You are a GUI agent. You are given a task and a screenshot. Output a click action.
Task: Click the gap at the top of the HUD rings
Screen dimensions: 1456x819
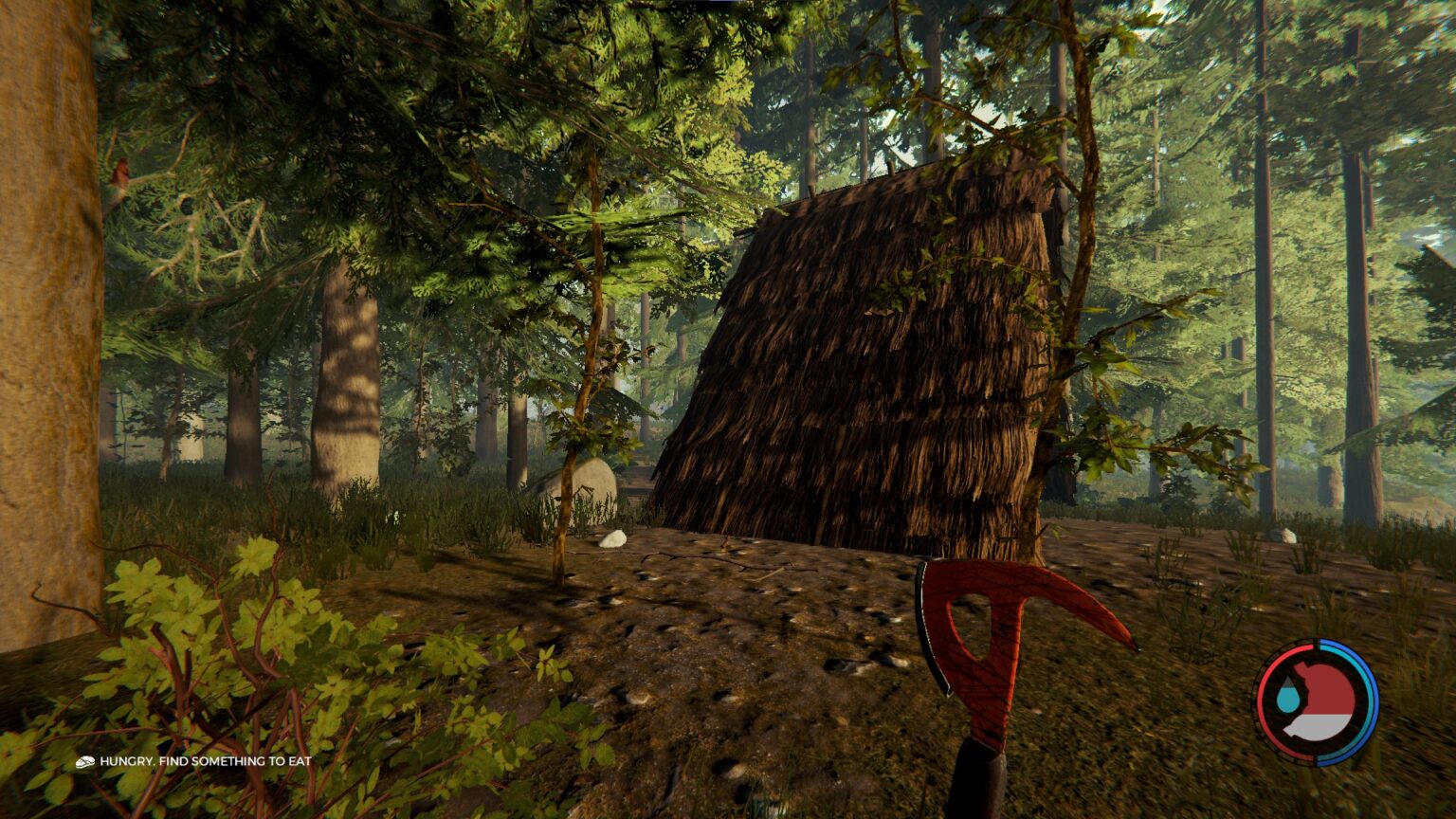(1317, 643)
